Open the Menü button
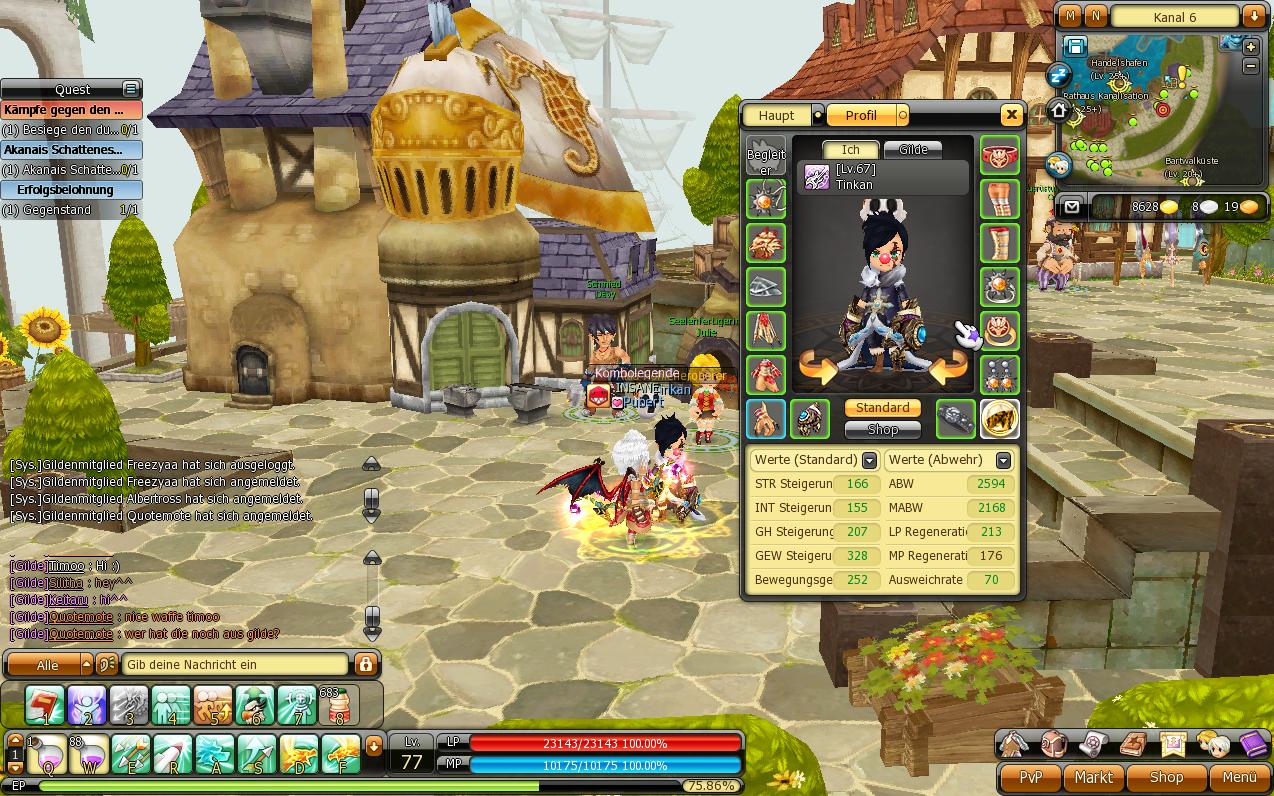The height and width of the screenshot is (796, 1274). point(1239,777)
